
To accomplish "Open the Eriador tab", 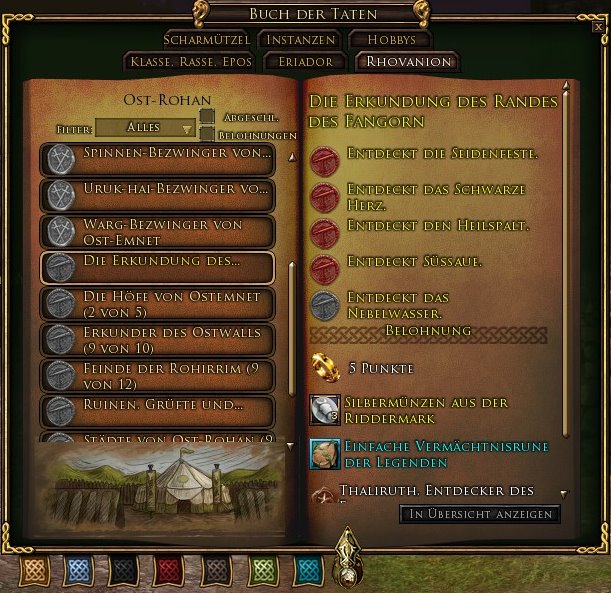I will [305, 62].
